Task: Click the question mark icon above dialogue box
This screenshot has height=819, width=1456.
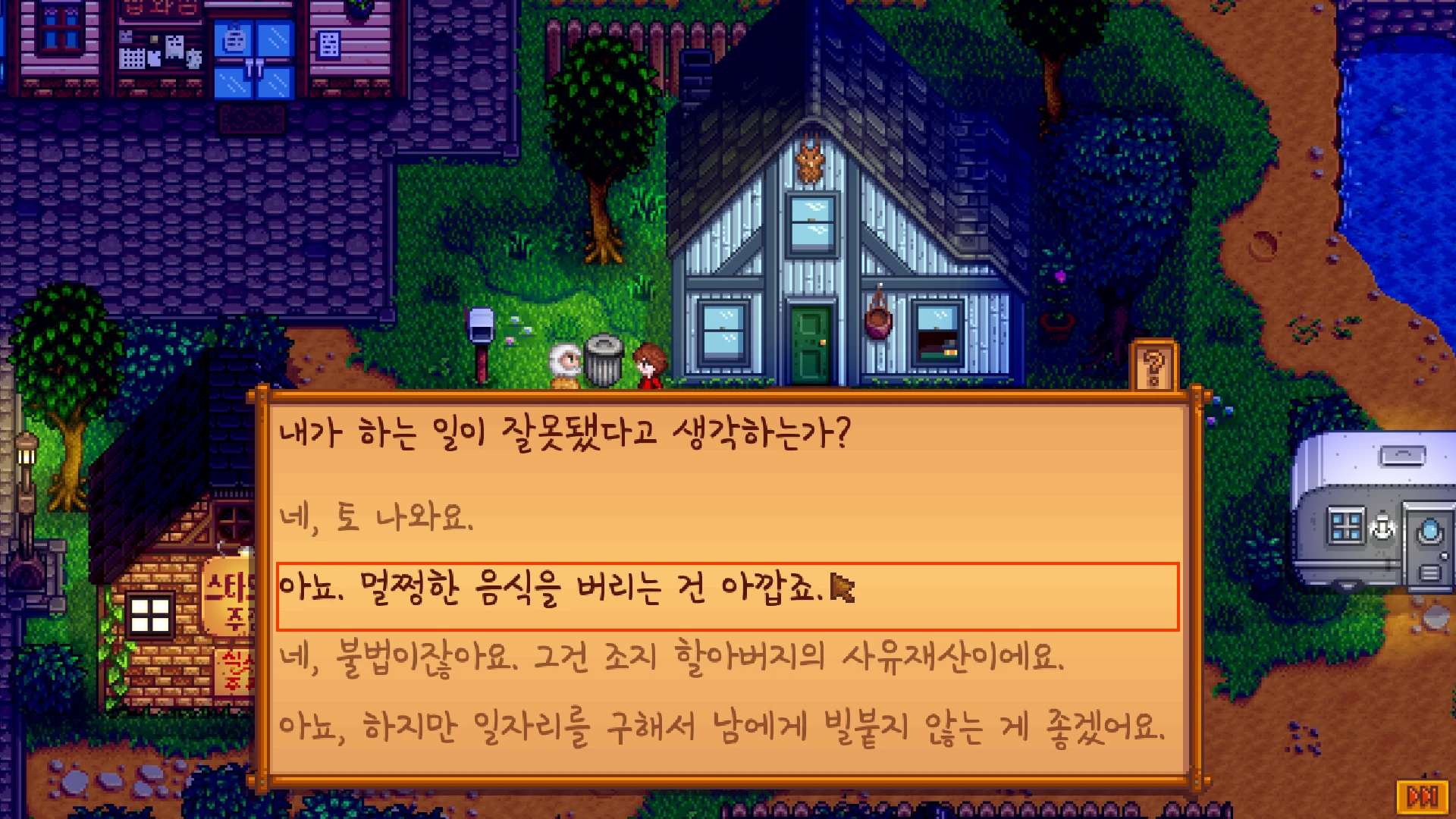Action: pyautogui.click(x=1153, y=368)
